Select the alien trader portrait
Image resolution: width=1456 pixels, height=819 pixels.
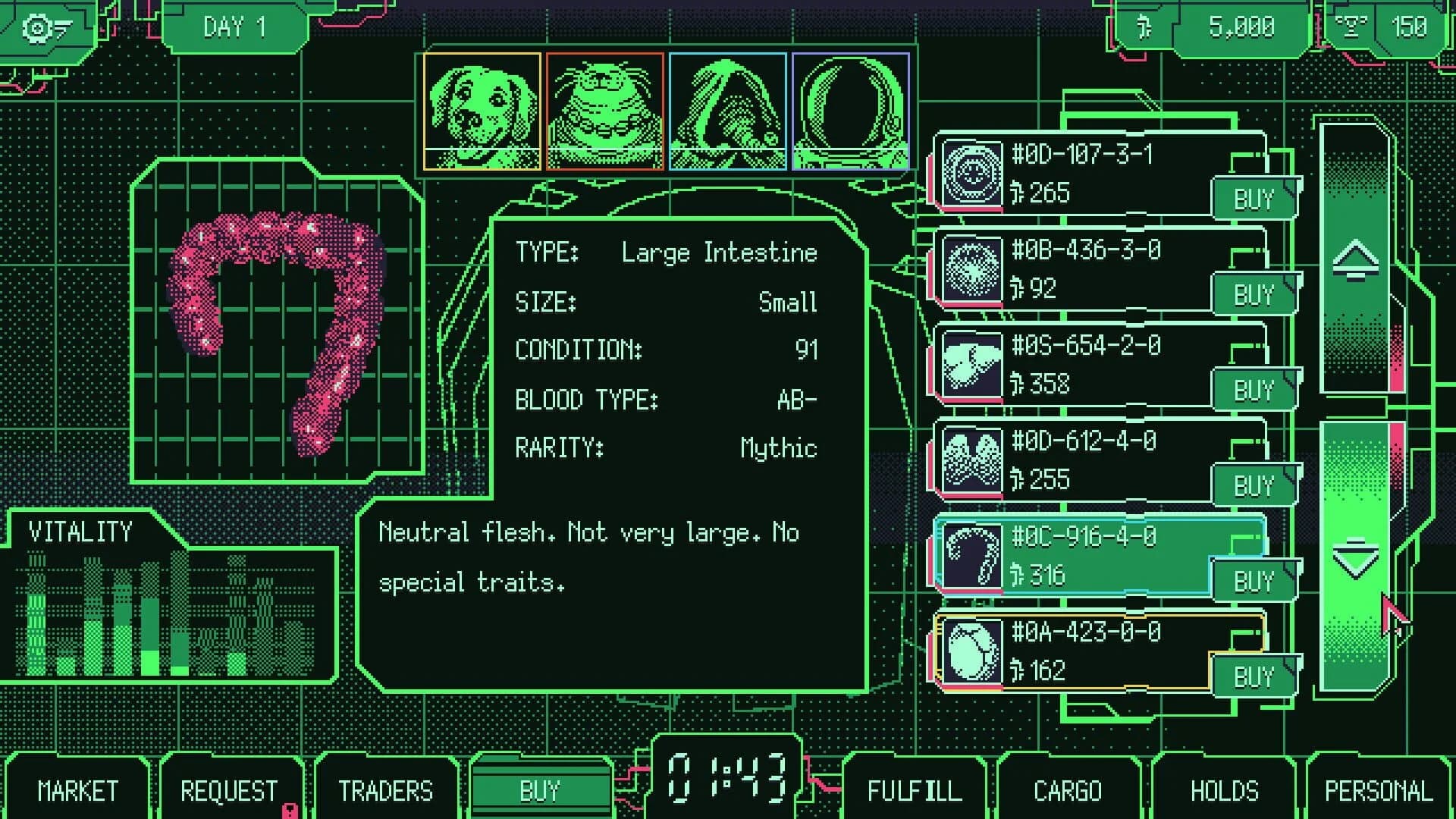[603, 111]
